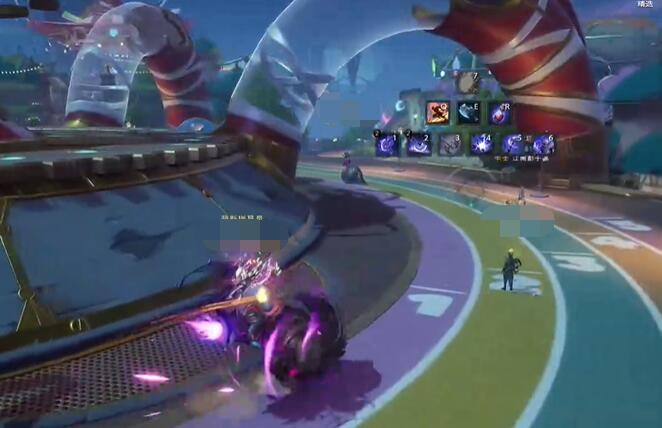Activate the orange Q ability icon
The width and height of the screenshot is (662, 428).
(437, 112)
